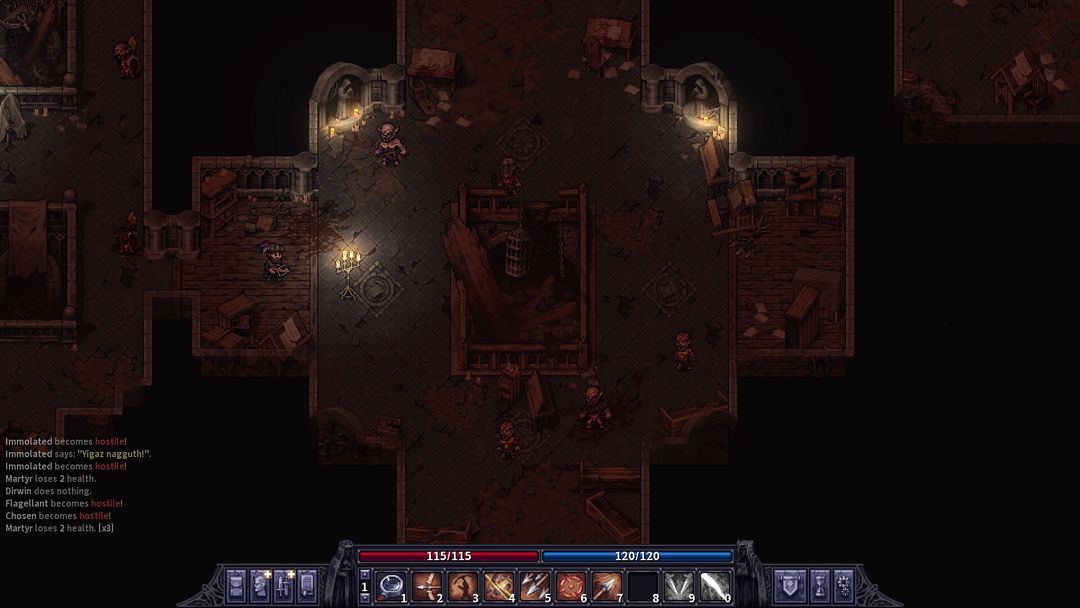Open the inventory chest button

(x=236, y=584)
